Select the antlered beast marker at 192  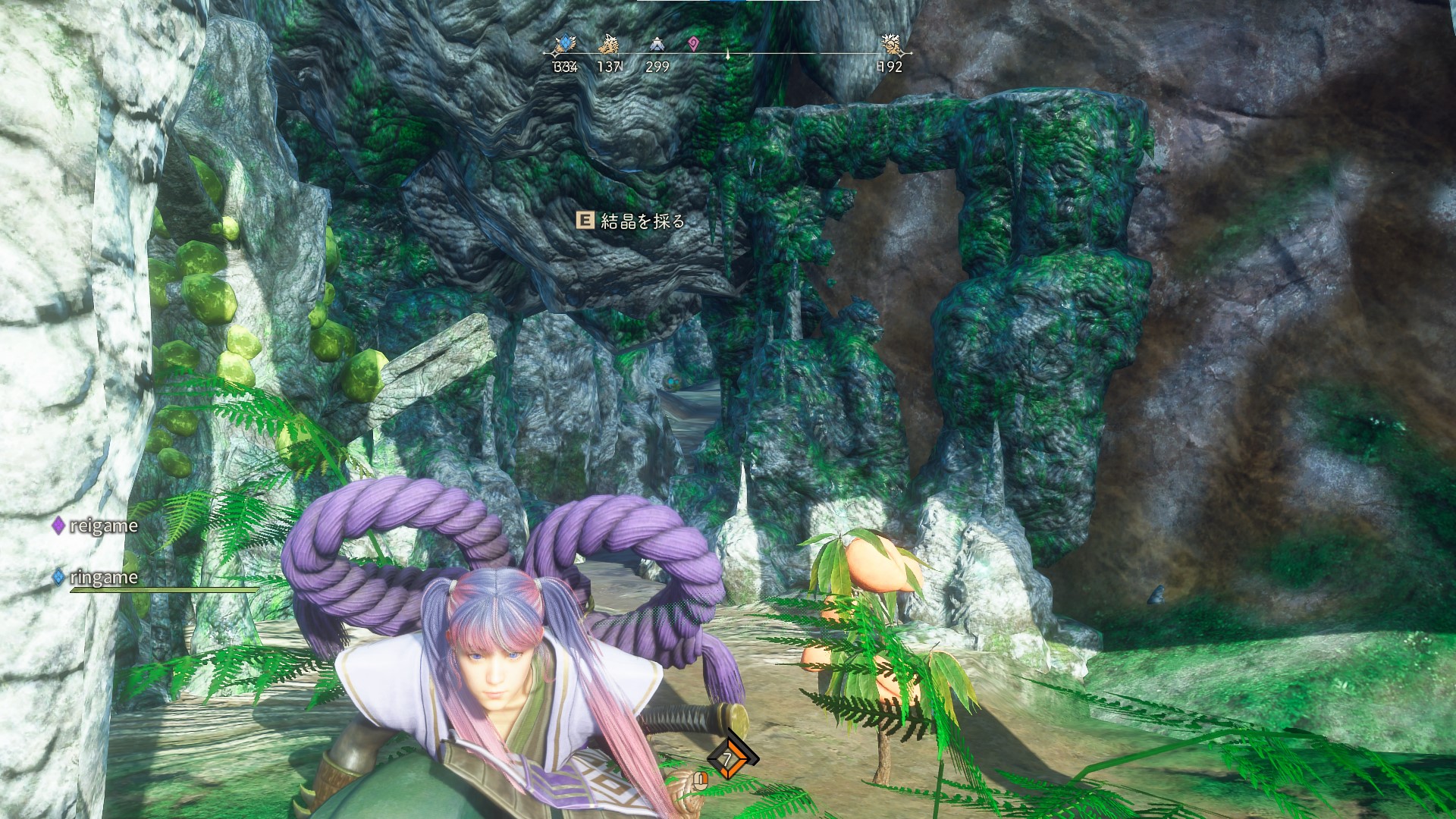[x=891, y=45]
